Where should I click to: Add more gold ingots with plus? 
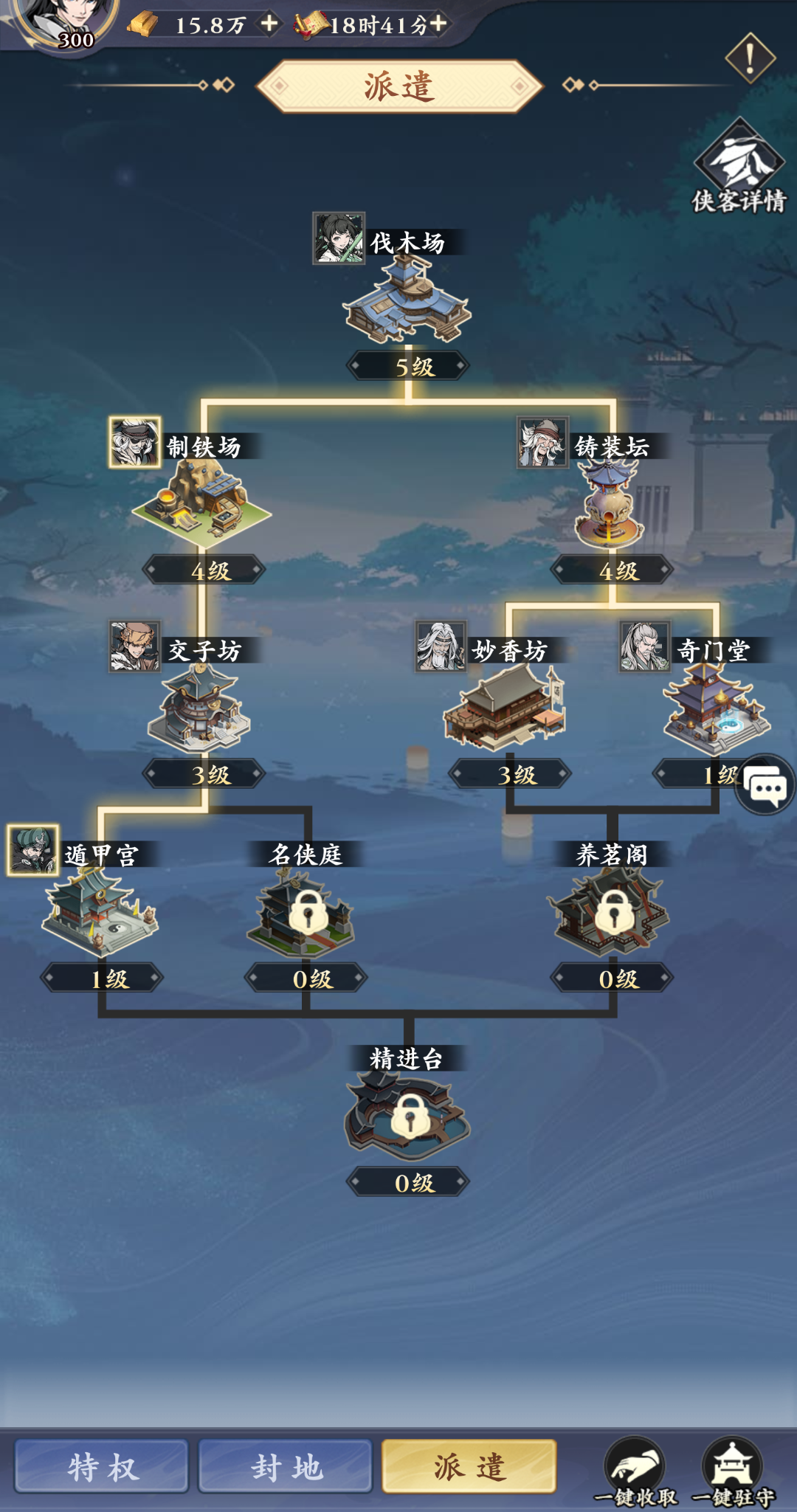[269, 24]
